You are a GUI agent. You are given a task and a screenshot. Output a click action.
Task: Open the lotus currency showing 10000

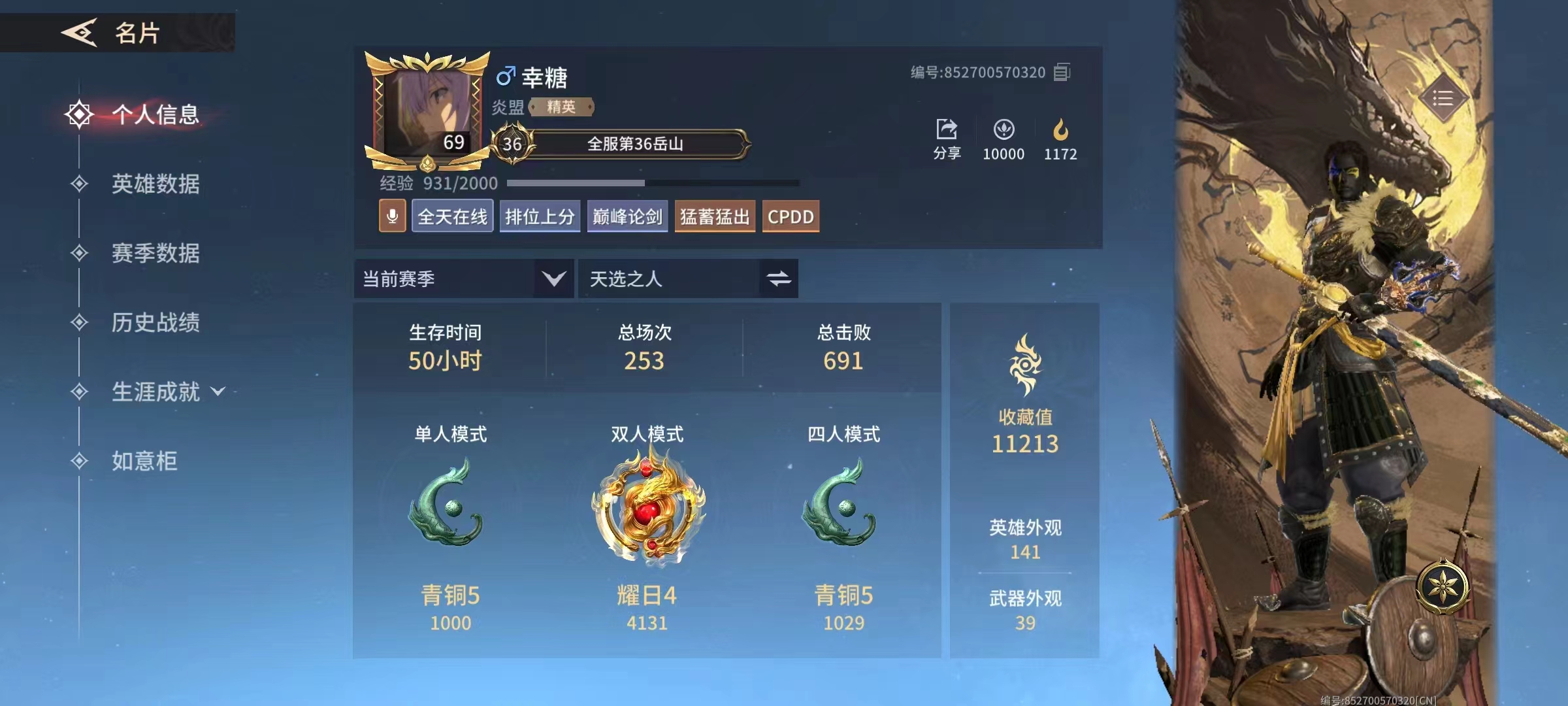pos(1004,129)
